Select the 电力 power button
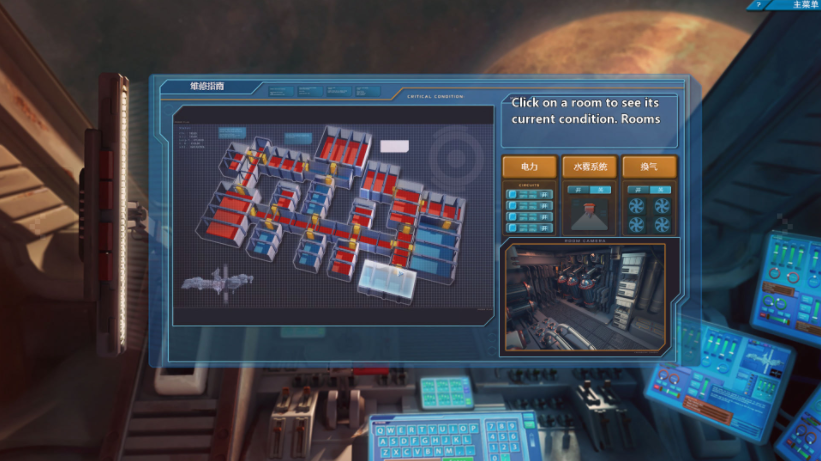821x461 pixels. pos(530,166)
